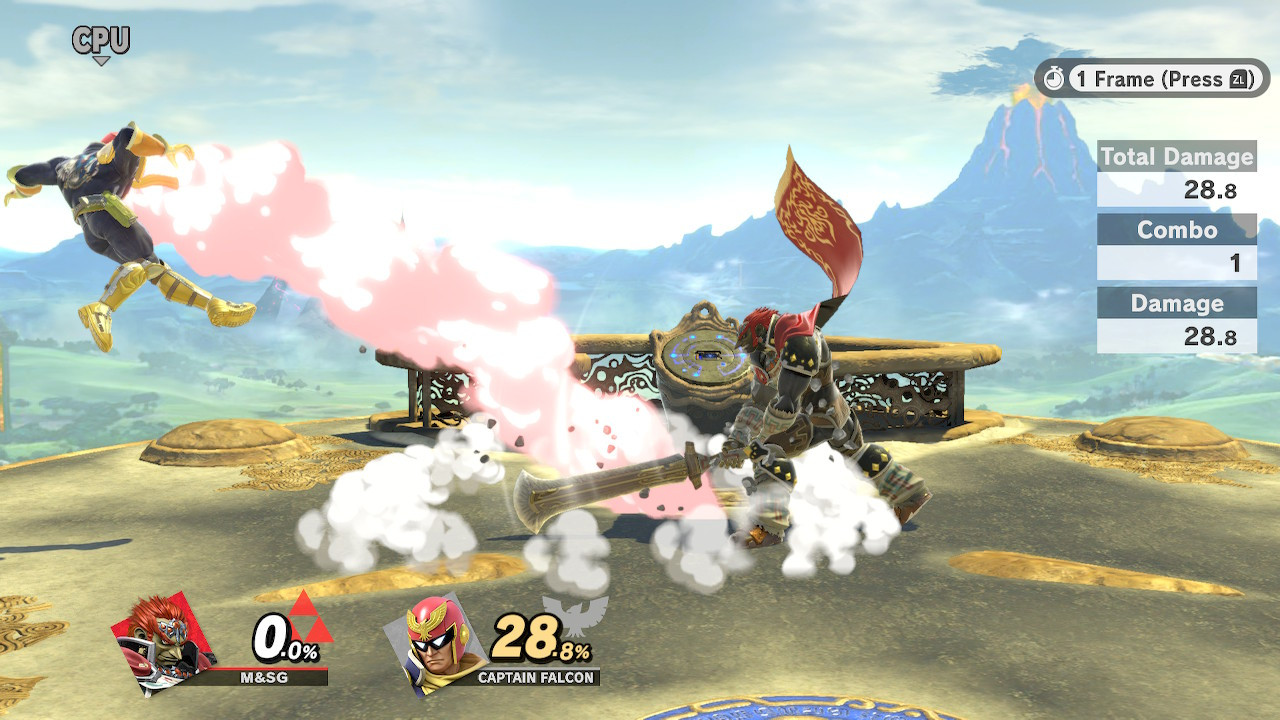Select the Damage tab in the stats sidebar

tap(1176, 303)
